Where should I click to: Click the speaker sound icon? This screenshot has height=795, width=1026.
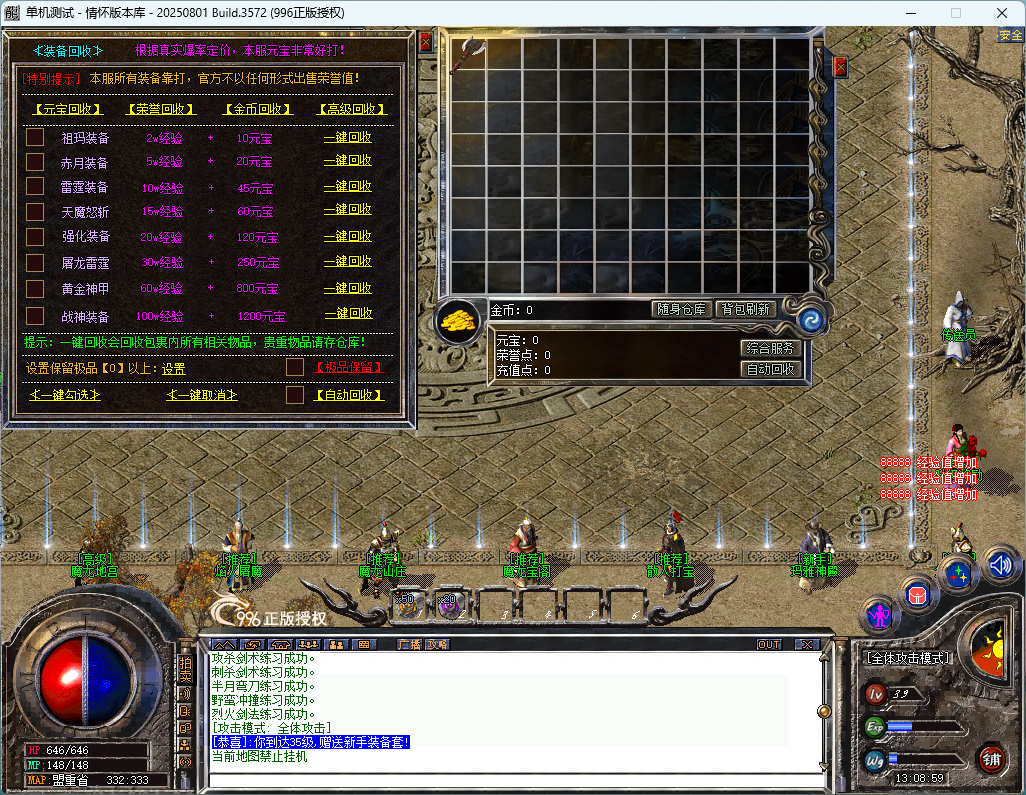point(1001,566)
